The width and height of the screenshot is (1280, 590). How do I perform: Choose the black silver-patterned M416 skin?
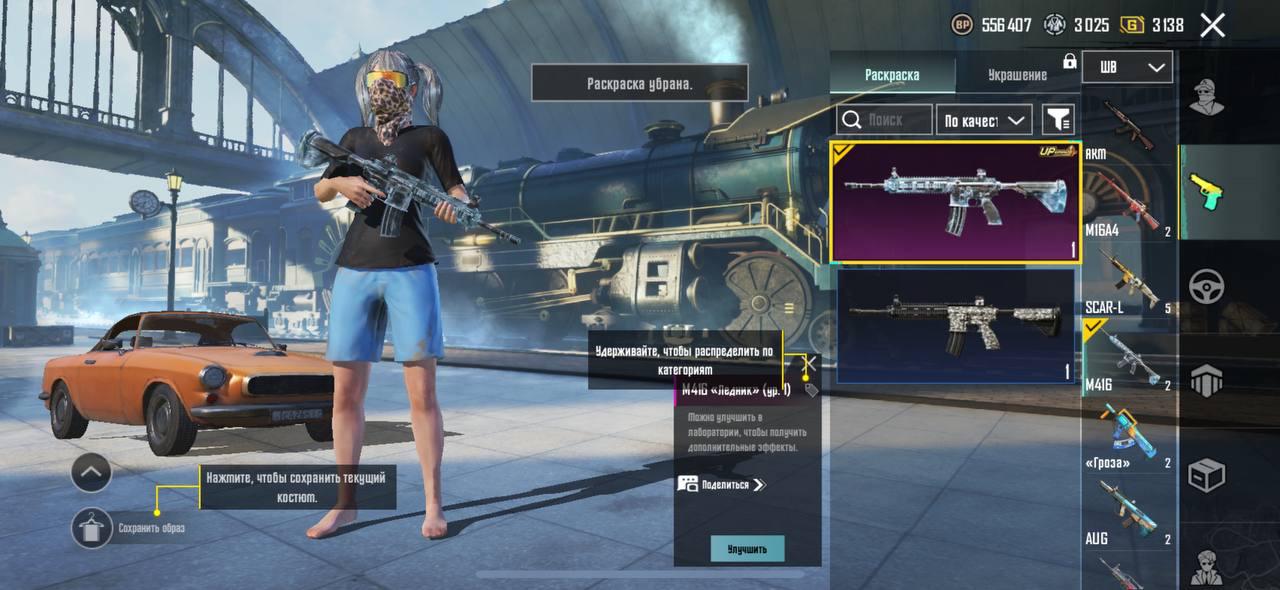[955, 326]
